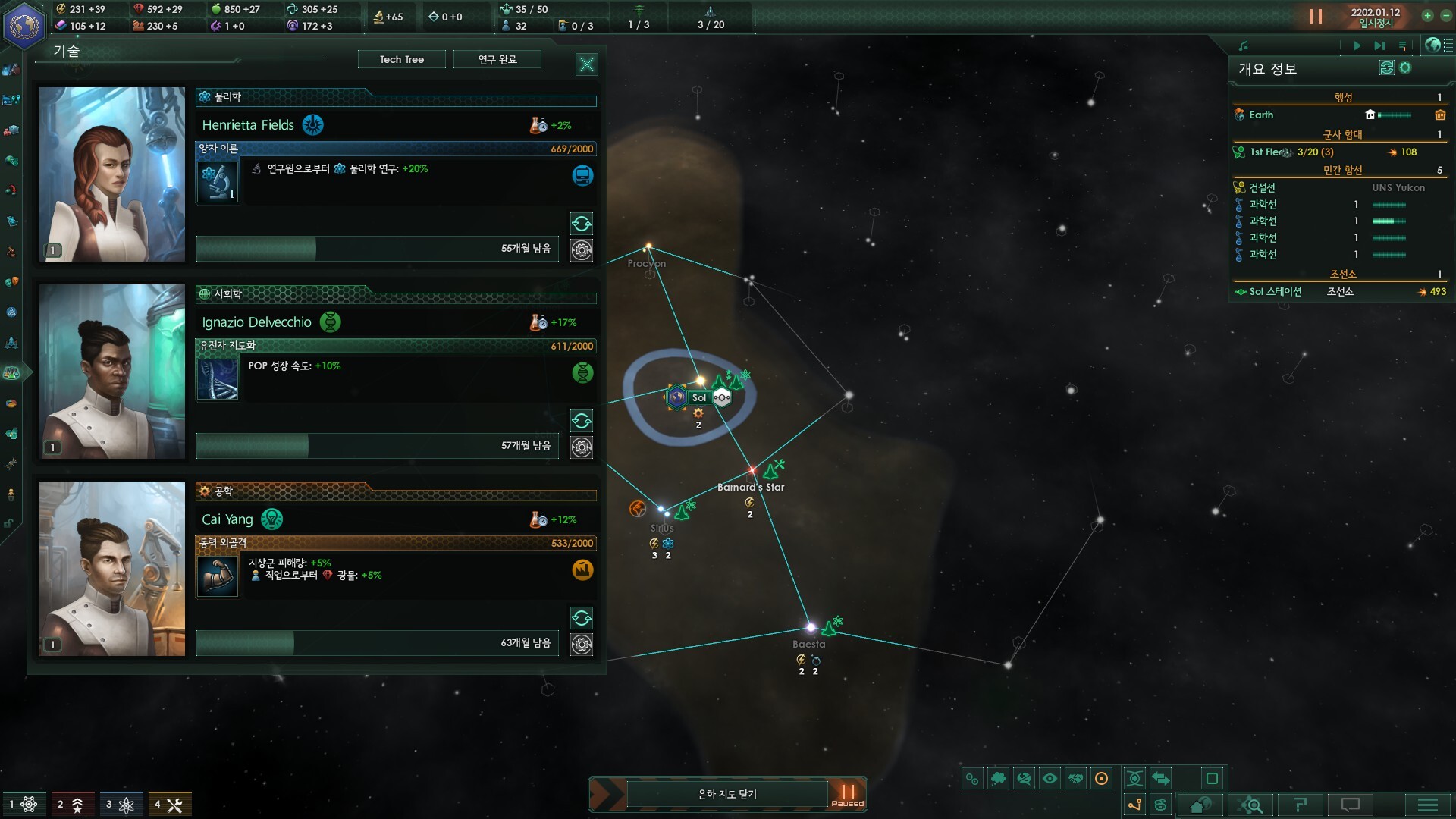Open outliner settings gear icon
The image size is (1456, 819).
[x=1405, y=68]
